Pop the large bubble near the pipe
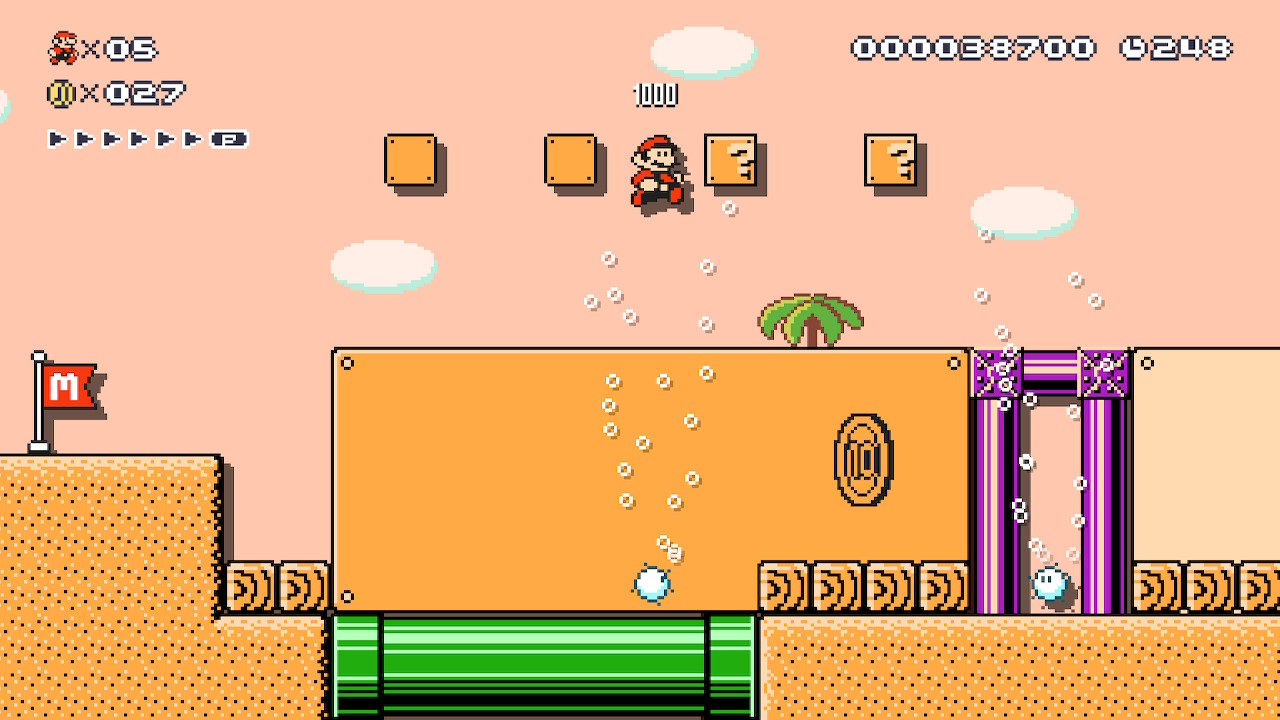Screen dimensions: 1280x720 [655, 581]
